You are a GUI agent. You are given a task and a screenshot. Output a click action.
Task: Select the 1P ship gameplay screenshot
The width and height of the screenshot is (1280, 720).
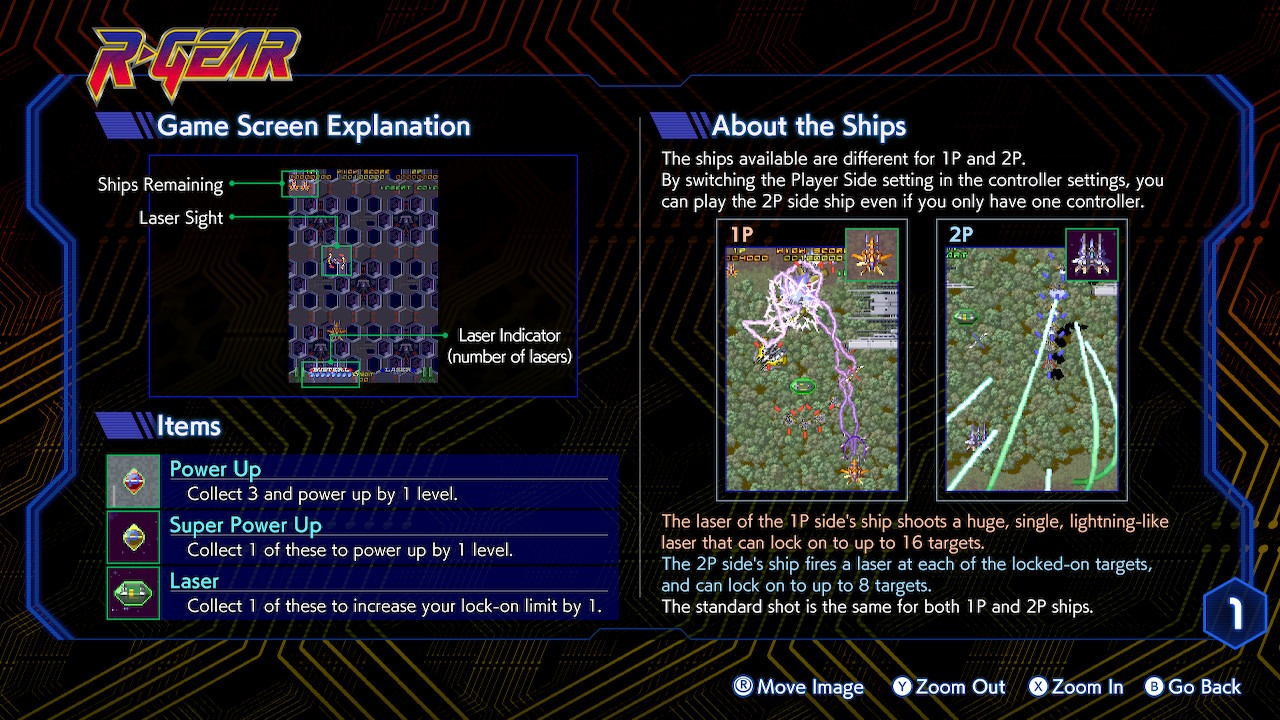(812, 360)
